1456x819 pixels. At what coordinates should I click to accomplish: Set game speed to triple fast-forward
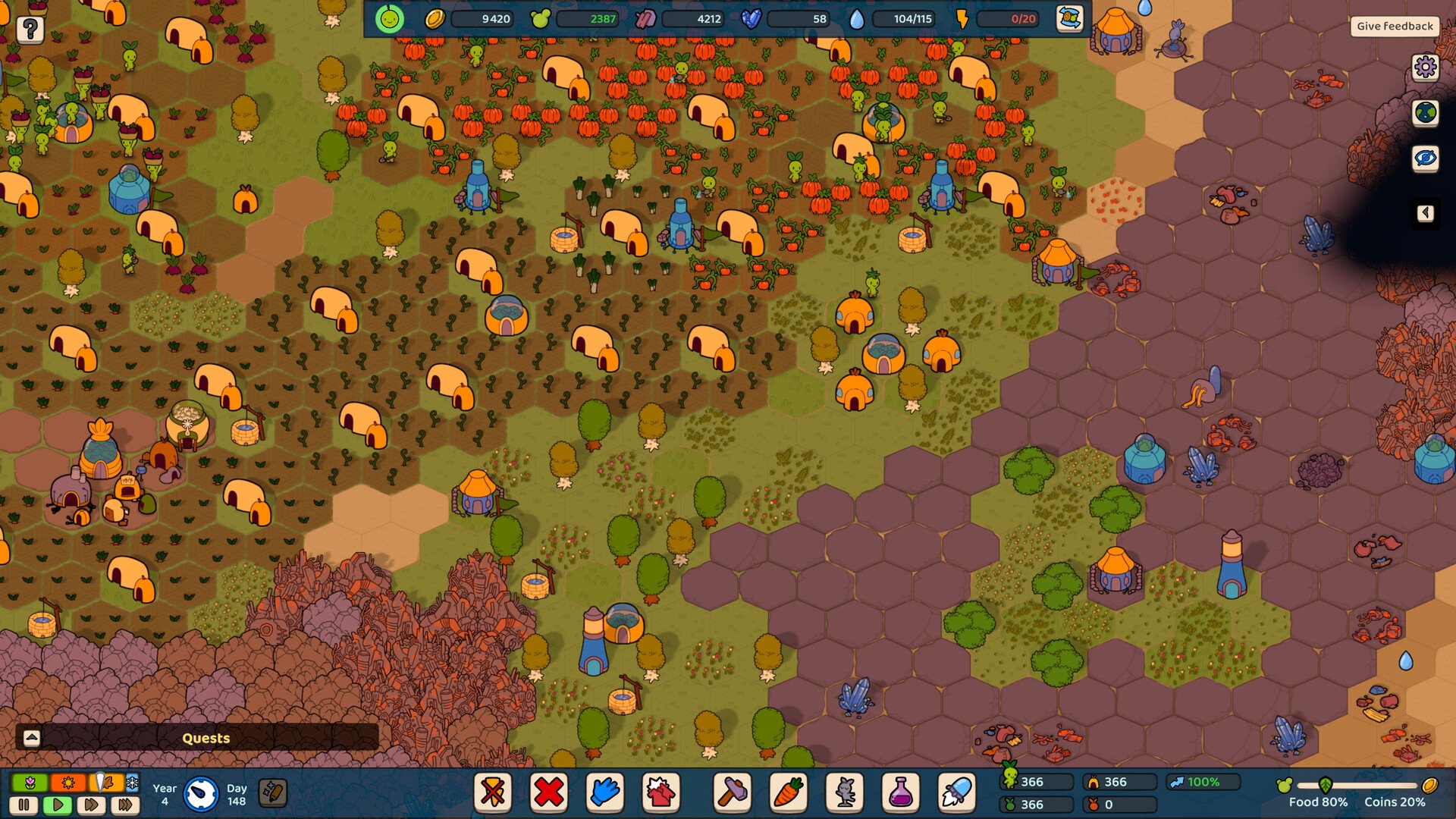(x=126, y=805)
